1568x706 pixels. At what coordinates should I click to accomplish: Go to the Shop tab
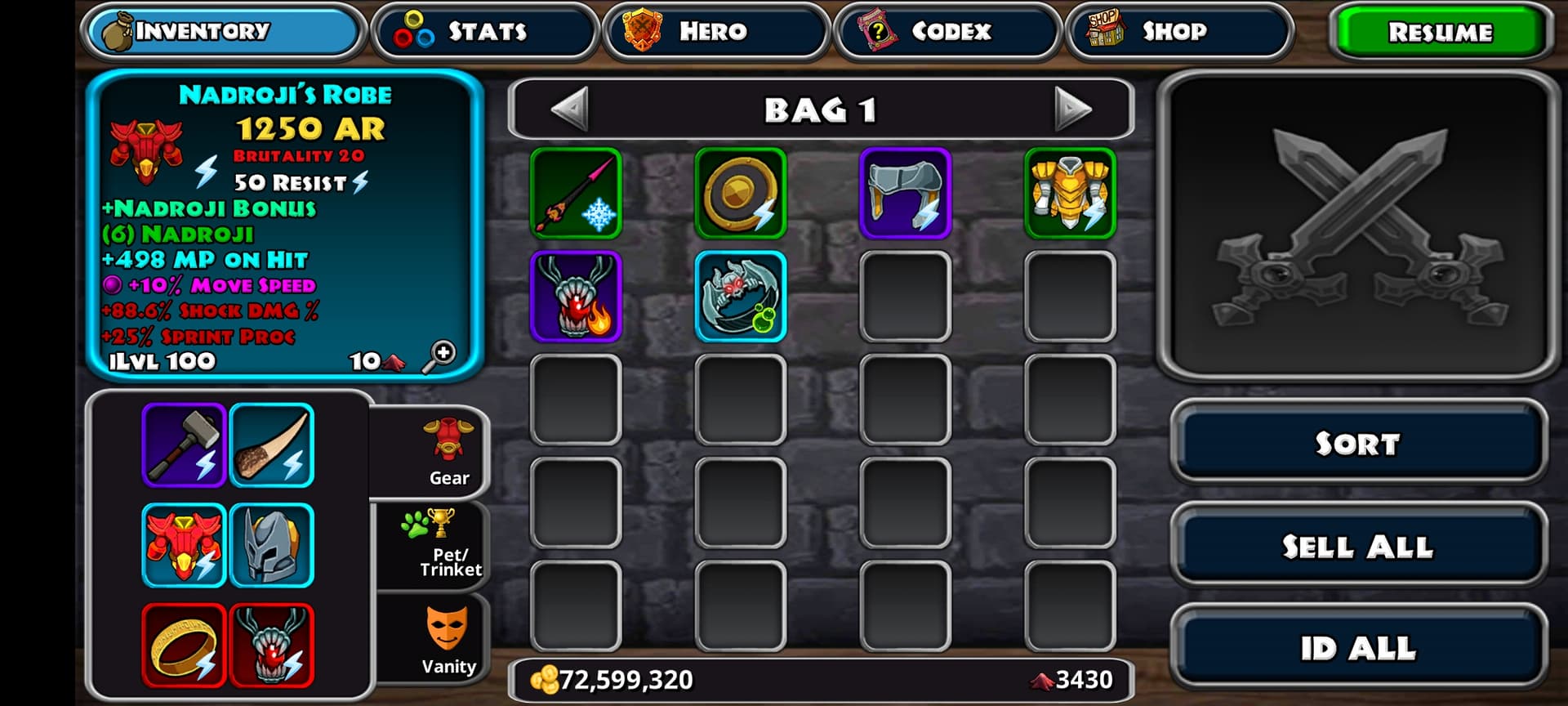click(1178, 31)
